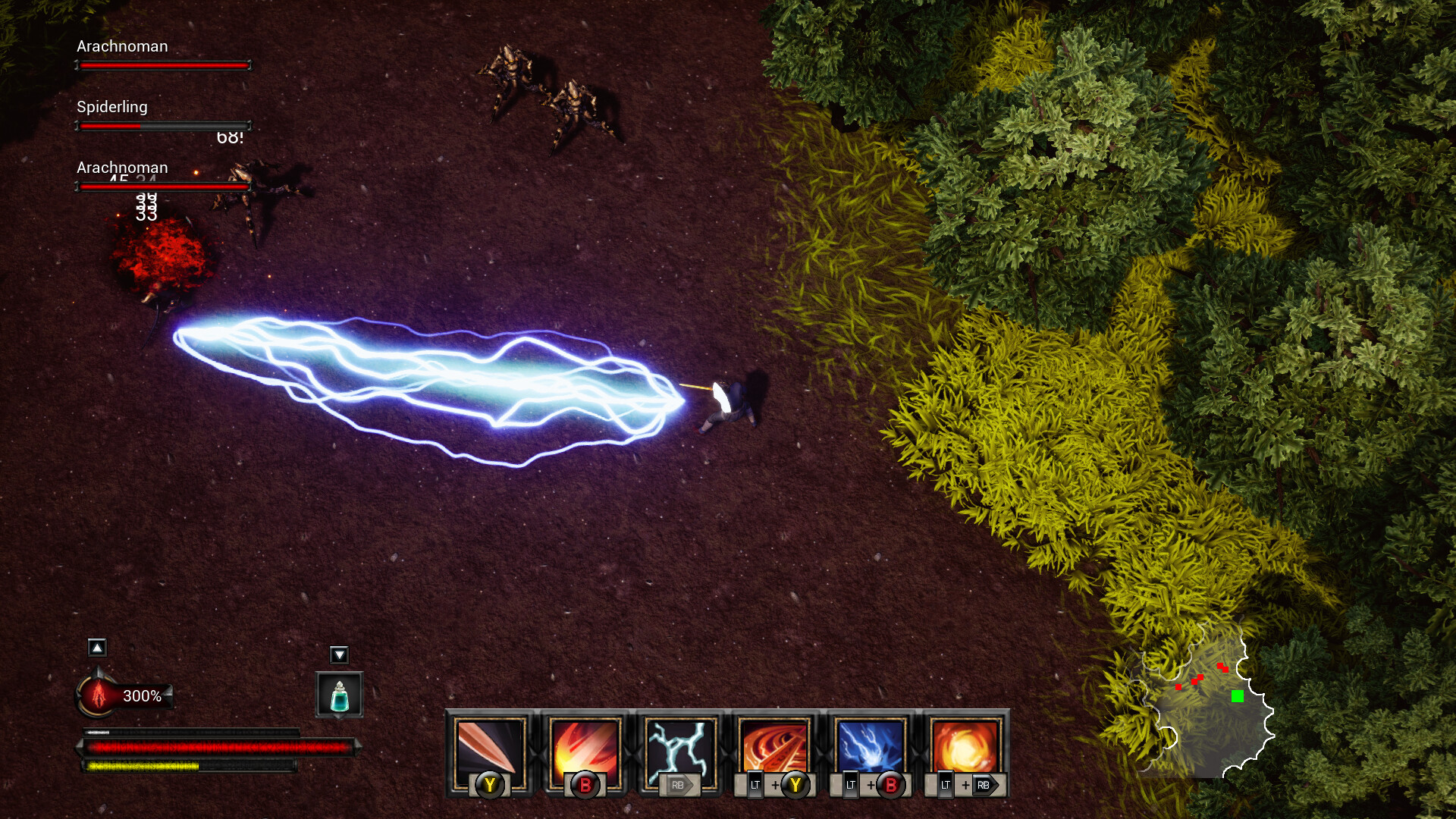Select the Arachnoman name label at top left
The image size is (1456, 819).
pyautogui.click(x=121, y=46)
